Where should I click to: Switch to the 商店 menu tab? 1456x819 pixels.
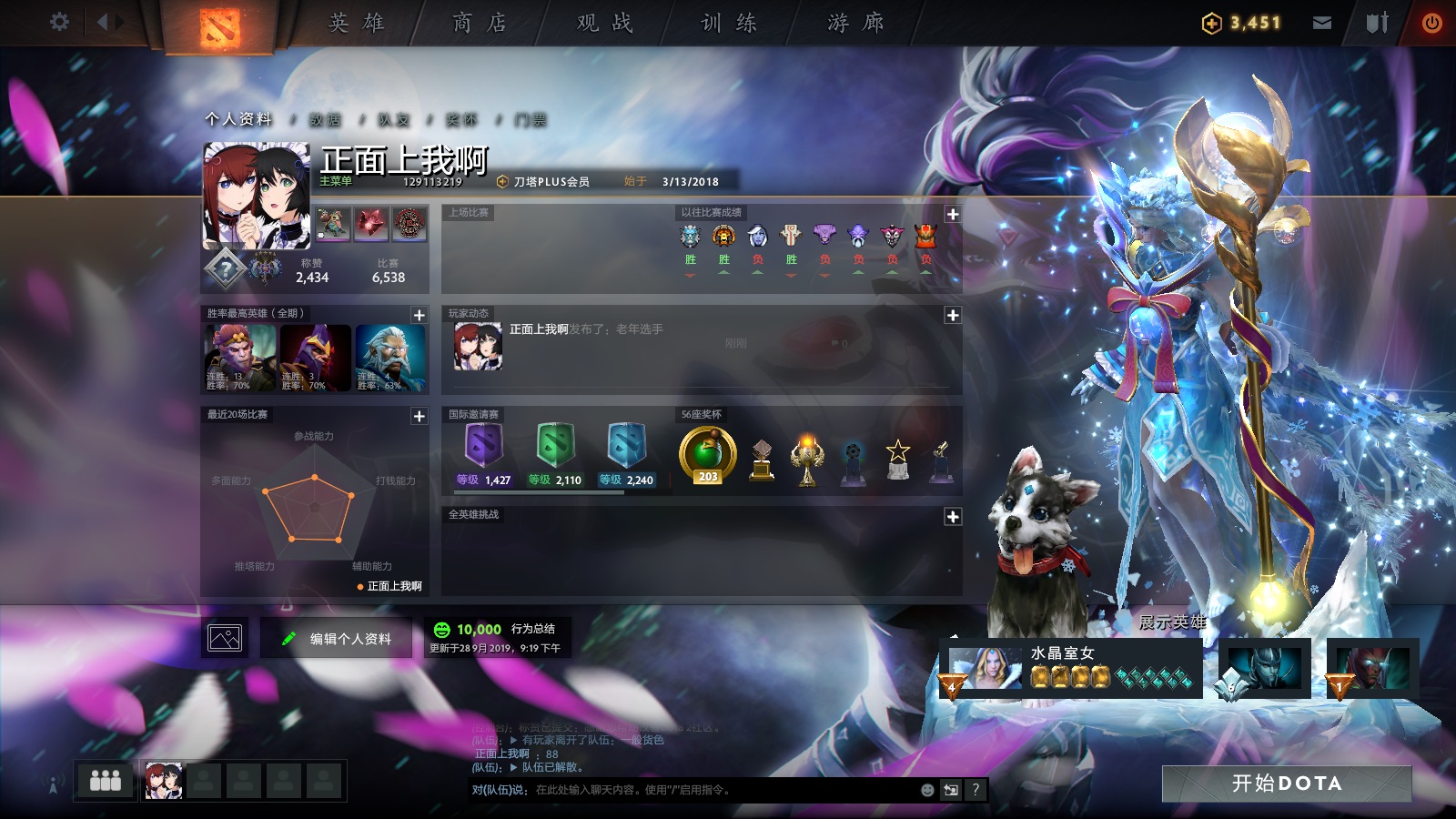(477, 23)
